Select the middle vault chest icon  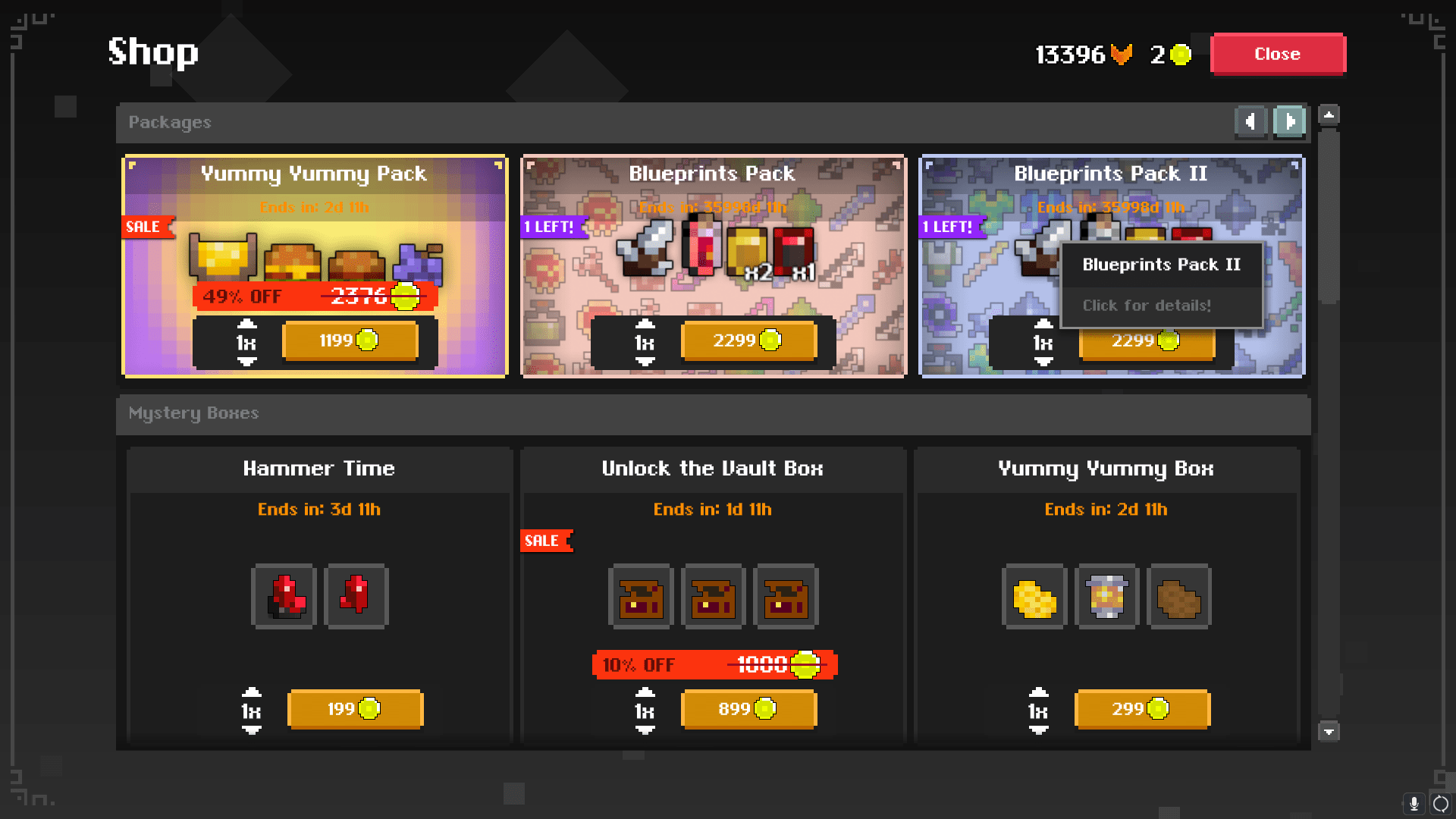coord(713,597)
